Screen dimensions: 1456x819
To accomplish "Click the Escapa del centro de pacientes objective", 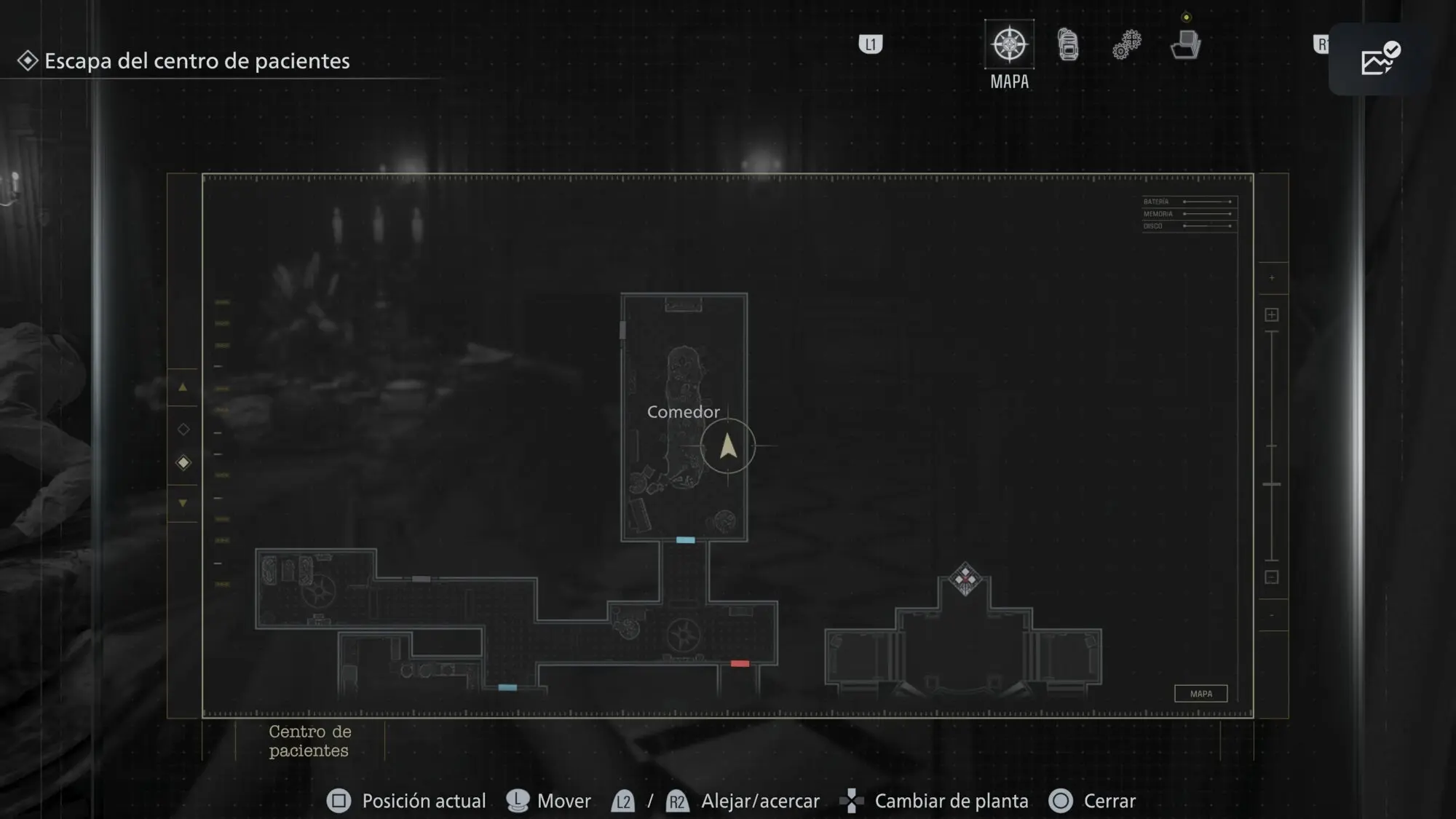I will pyautogui.click(x=197, y=61).
